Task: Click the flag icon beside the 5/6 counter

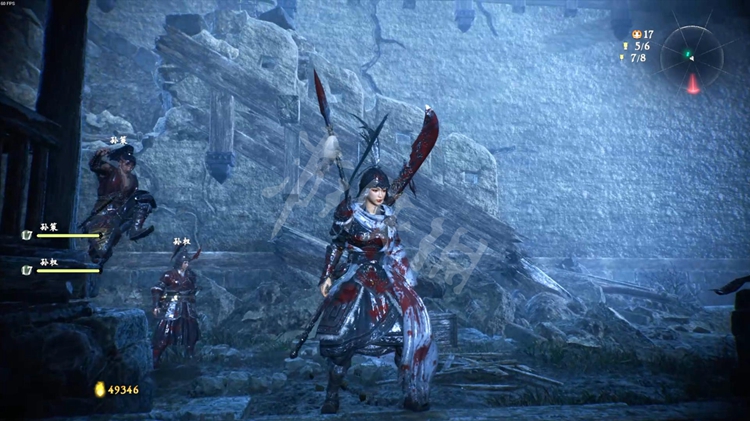Action: (626, 46)
